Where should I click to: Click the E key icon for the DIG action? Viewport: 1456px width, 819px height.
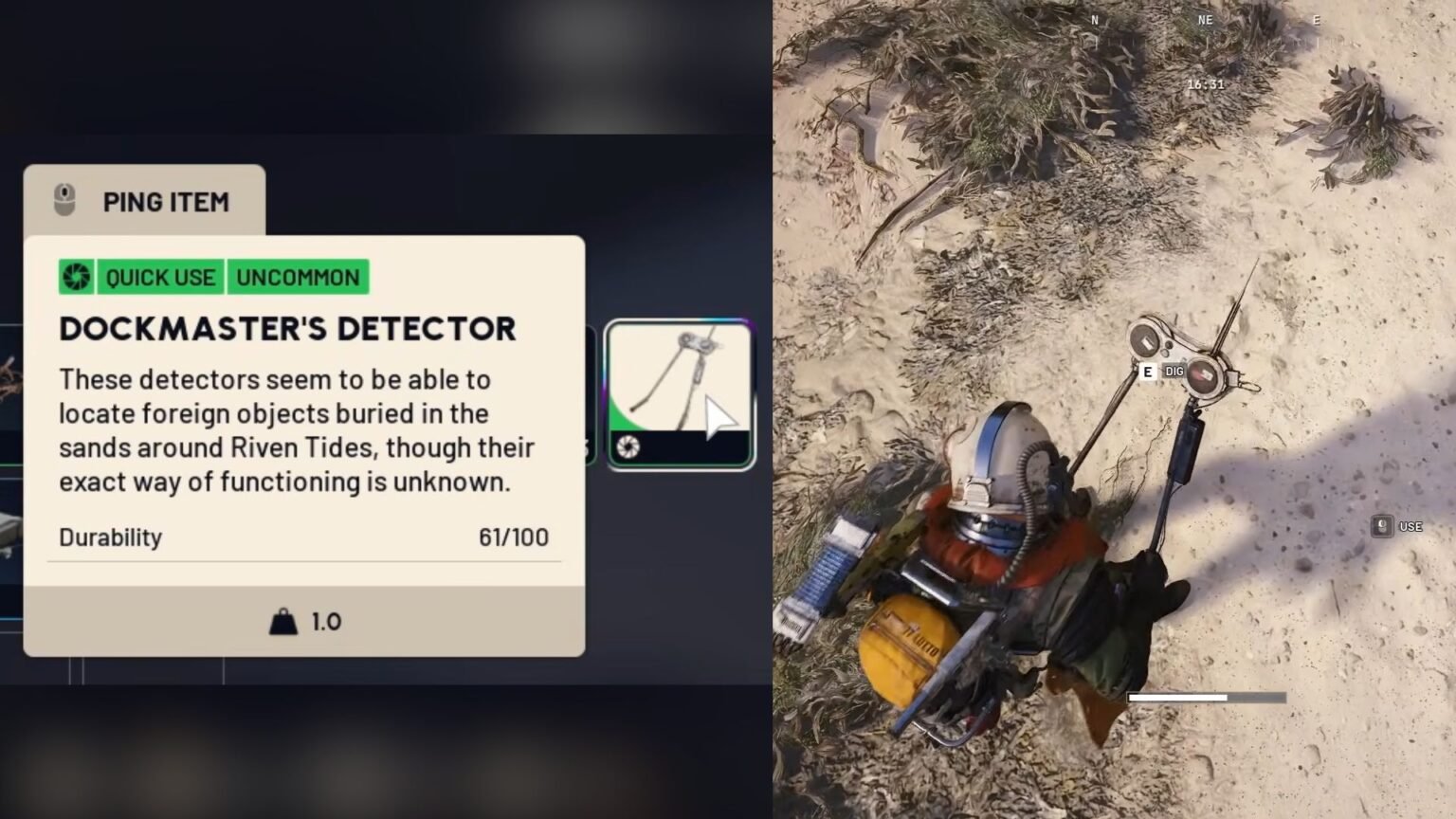(x=1147, y=372)
